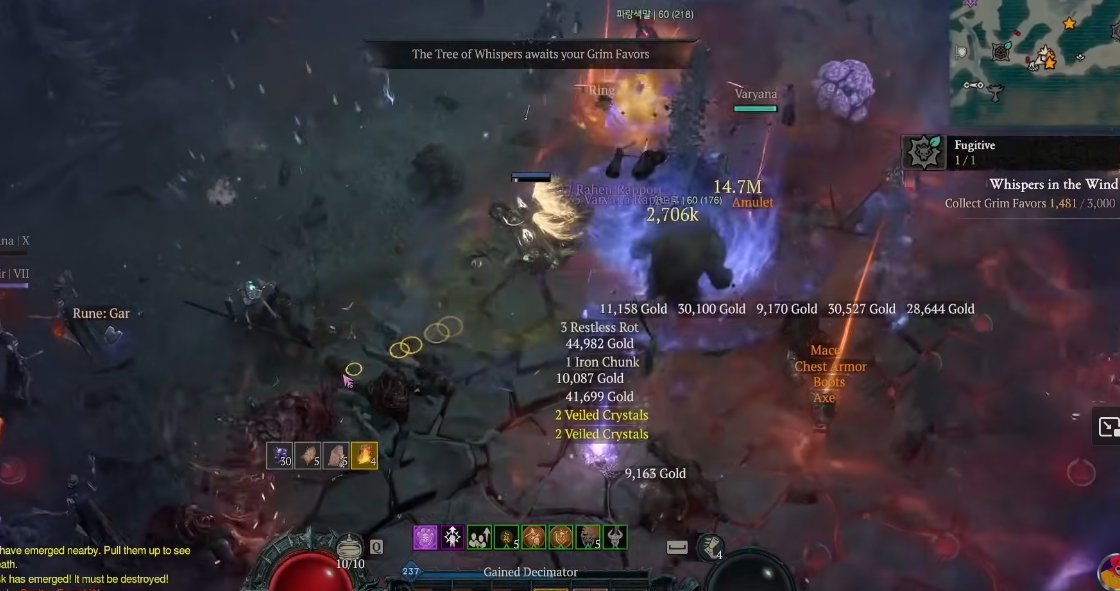Open the streamer avatar overlay
This screenshot has height=591, width=1120.
point(1109,573)
